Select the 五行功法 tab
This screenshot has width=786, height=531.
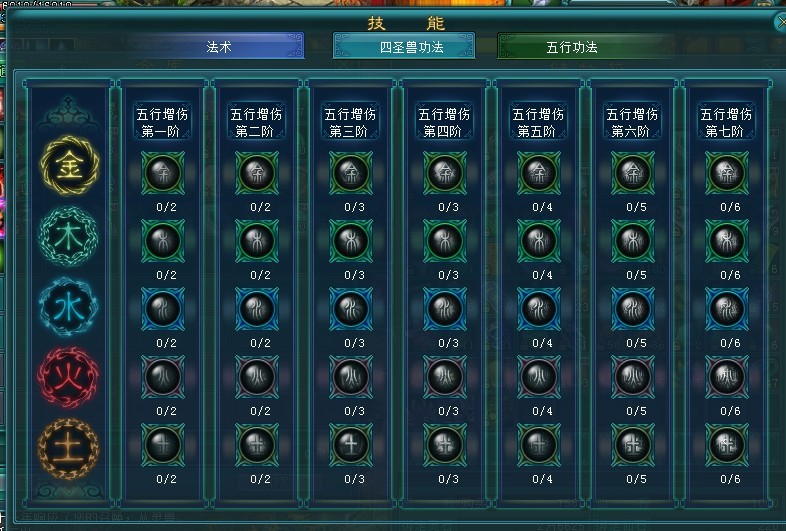click(x=572, y=46)
